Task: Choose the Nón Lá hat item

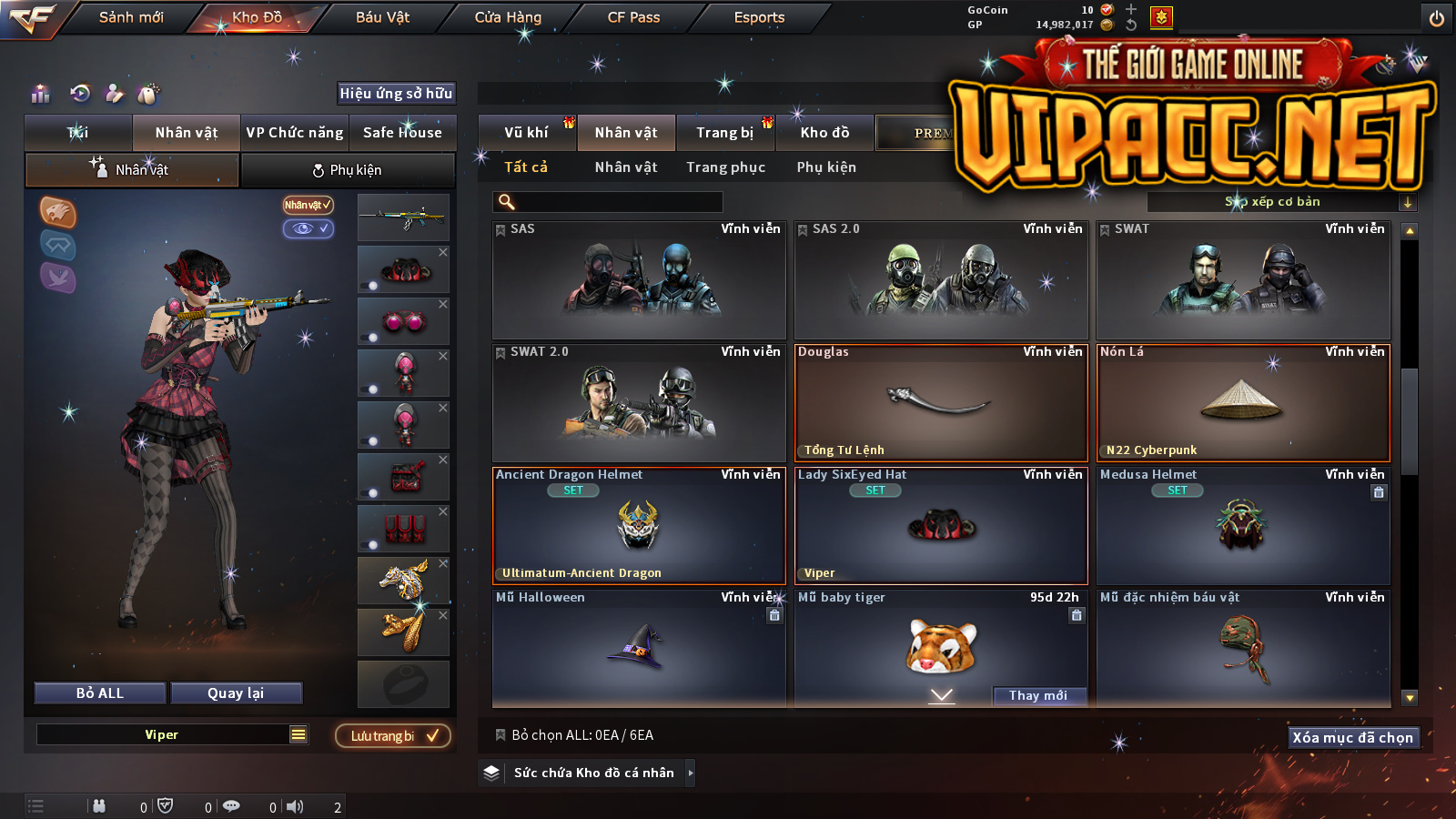Action: click(x=1243, y=403)
